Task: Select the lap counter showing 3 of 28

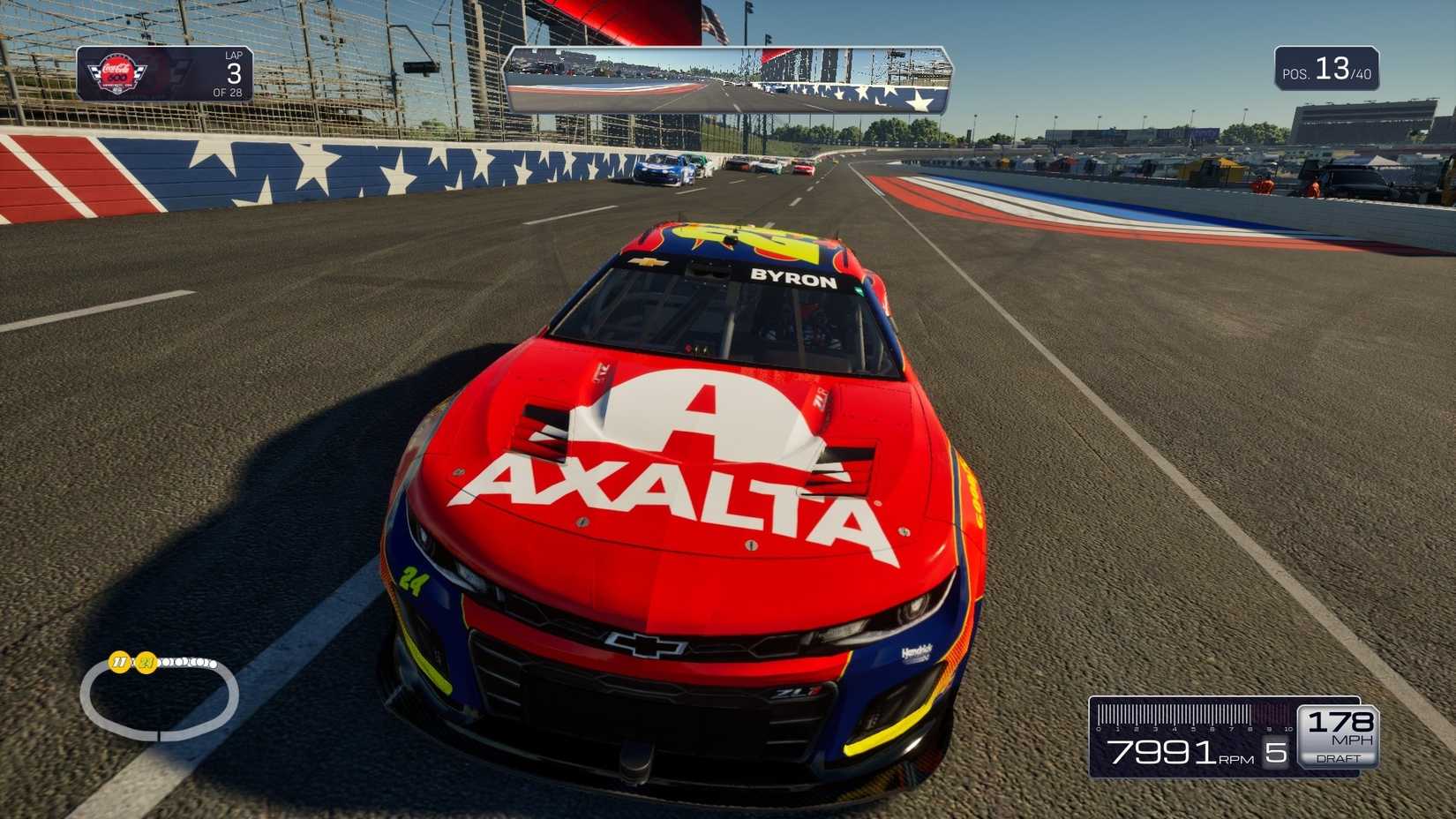Action: tap(233, 74)
